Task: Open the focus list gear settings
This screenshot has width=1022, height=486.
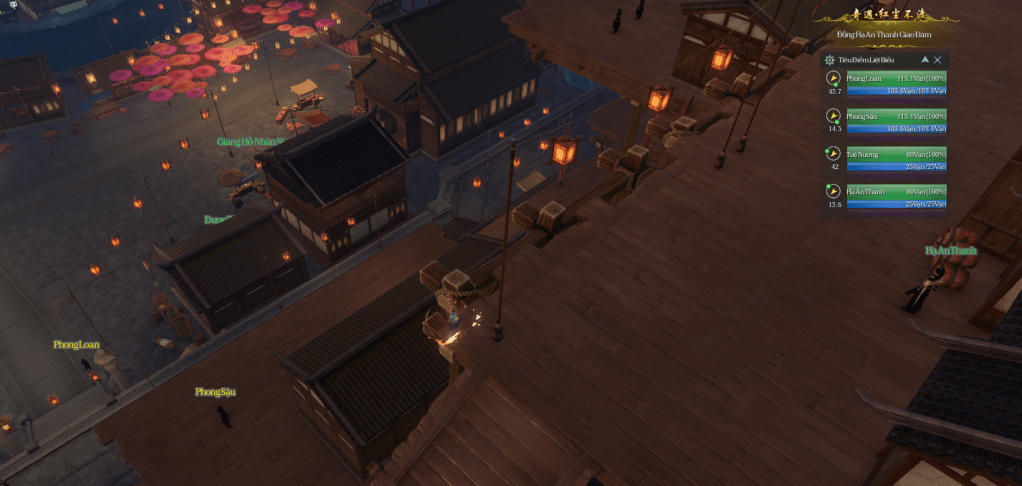Action: click(830, 60)
